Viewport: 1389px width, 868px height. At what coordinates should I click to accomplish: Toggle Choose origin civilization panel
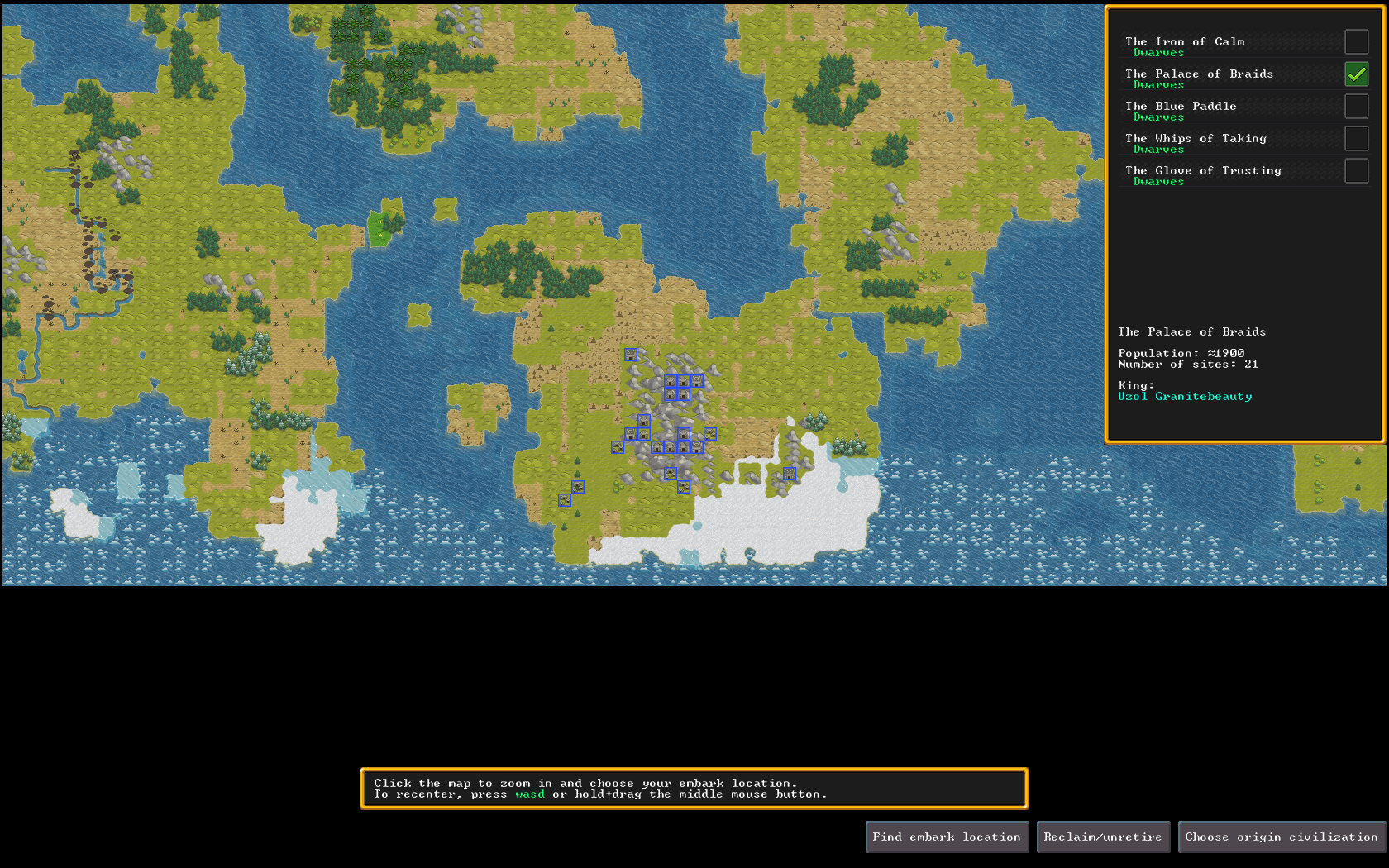[1282, 837]
